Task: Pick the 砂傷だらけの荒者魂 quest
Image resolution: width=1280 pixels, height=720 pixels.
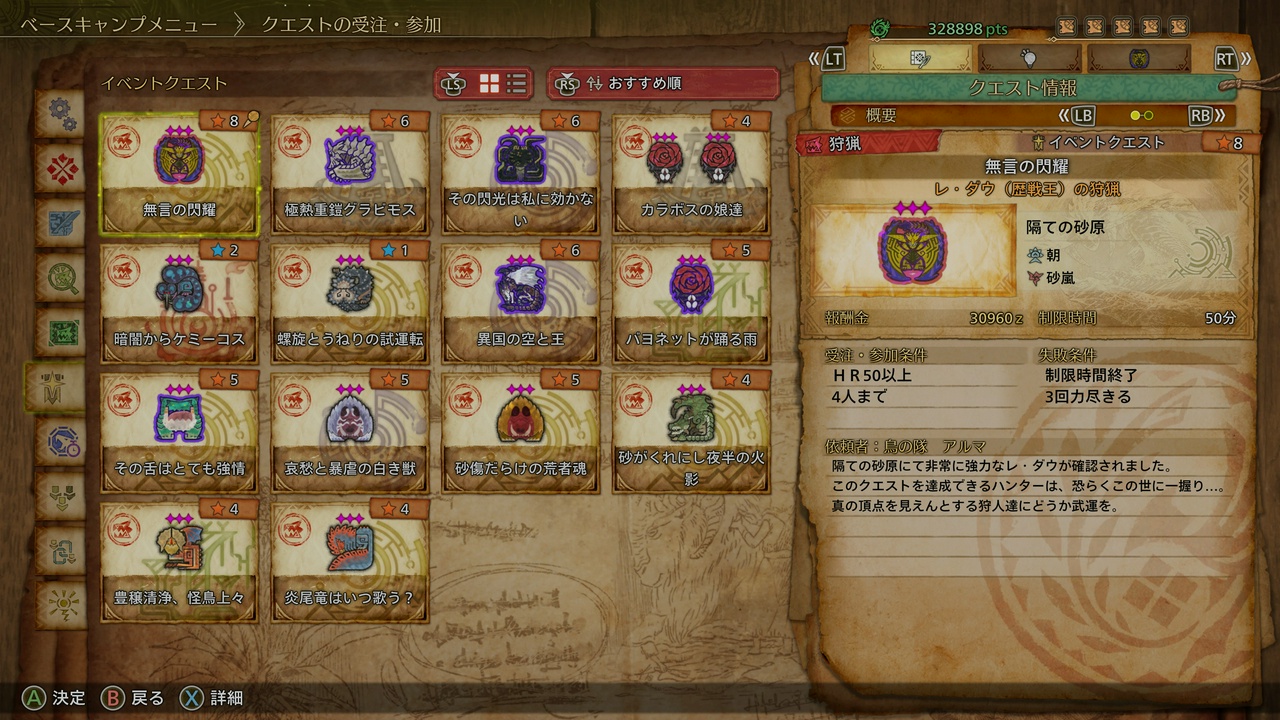Action: pos(521,431)
